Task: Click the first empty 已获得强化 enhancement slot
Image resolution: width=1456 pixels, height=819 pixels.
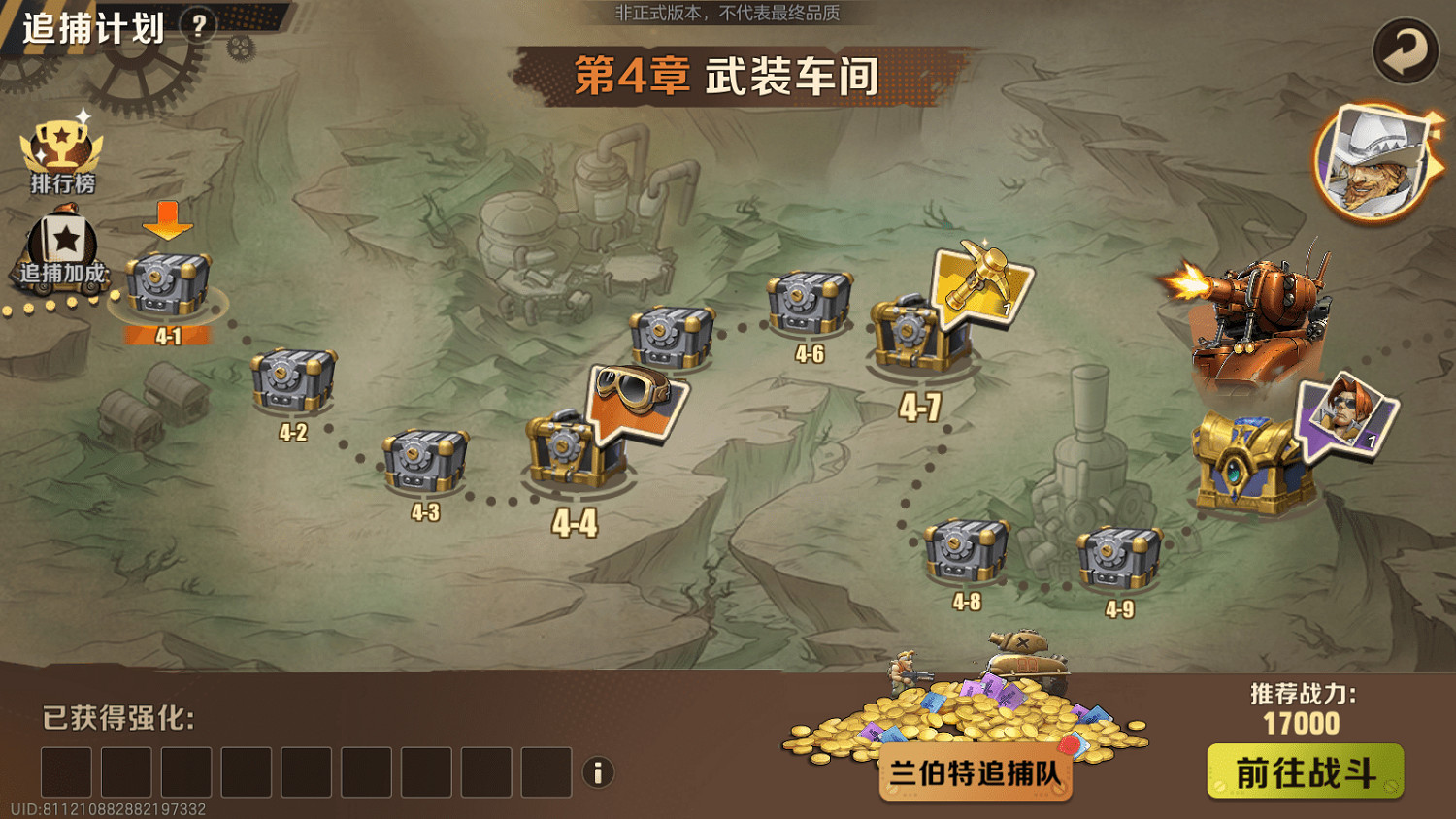Action: 64,772
